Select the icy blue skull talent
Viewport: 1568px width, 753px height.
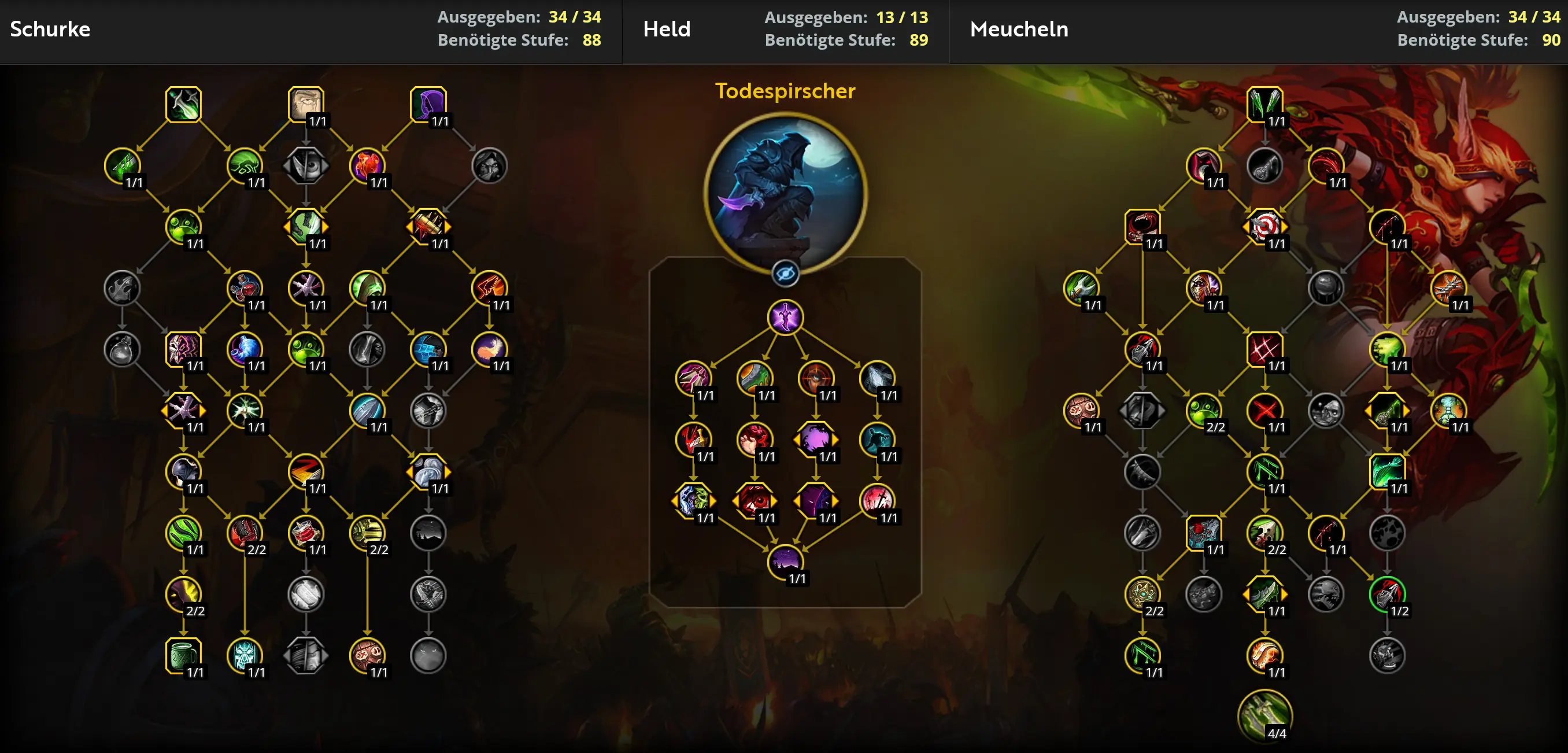click(245, 655)
